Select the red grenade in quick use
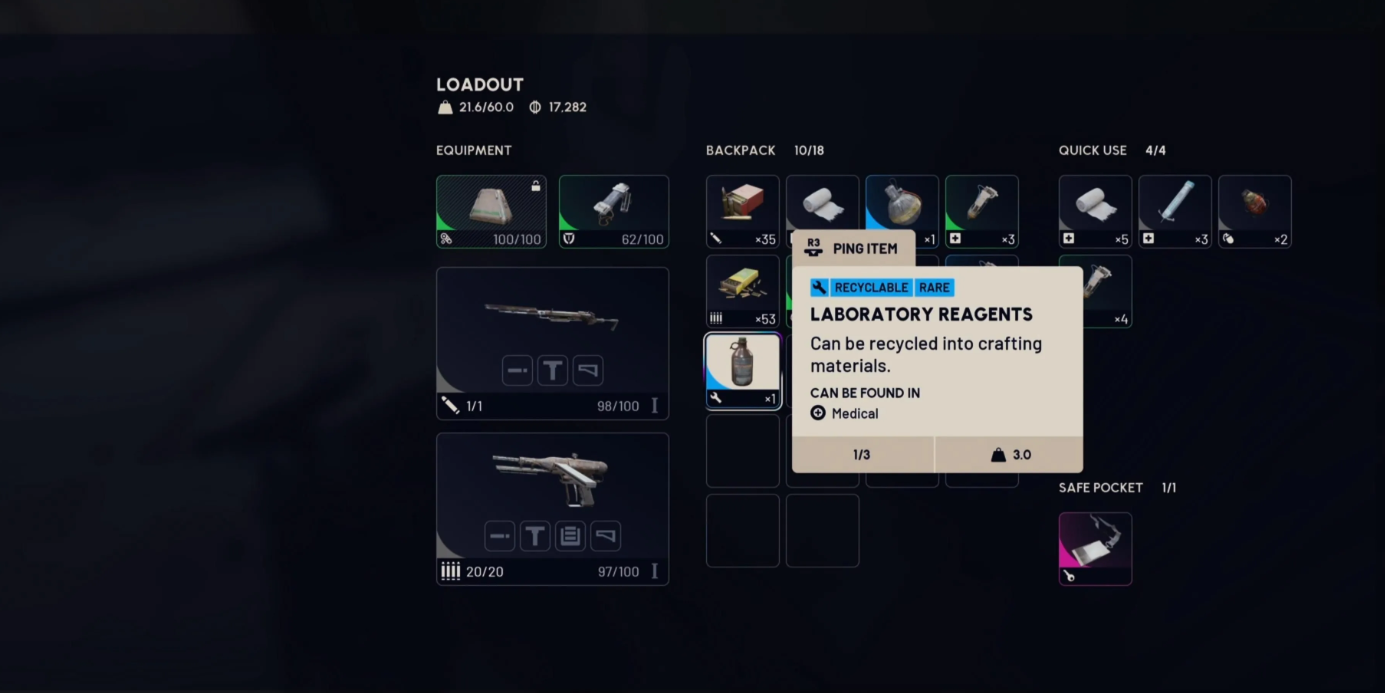This screenshot has width=1385, height=693. 1254,211
